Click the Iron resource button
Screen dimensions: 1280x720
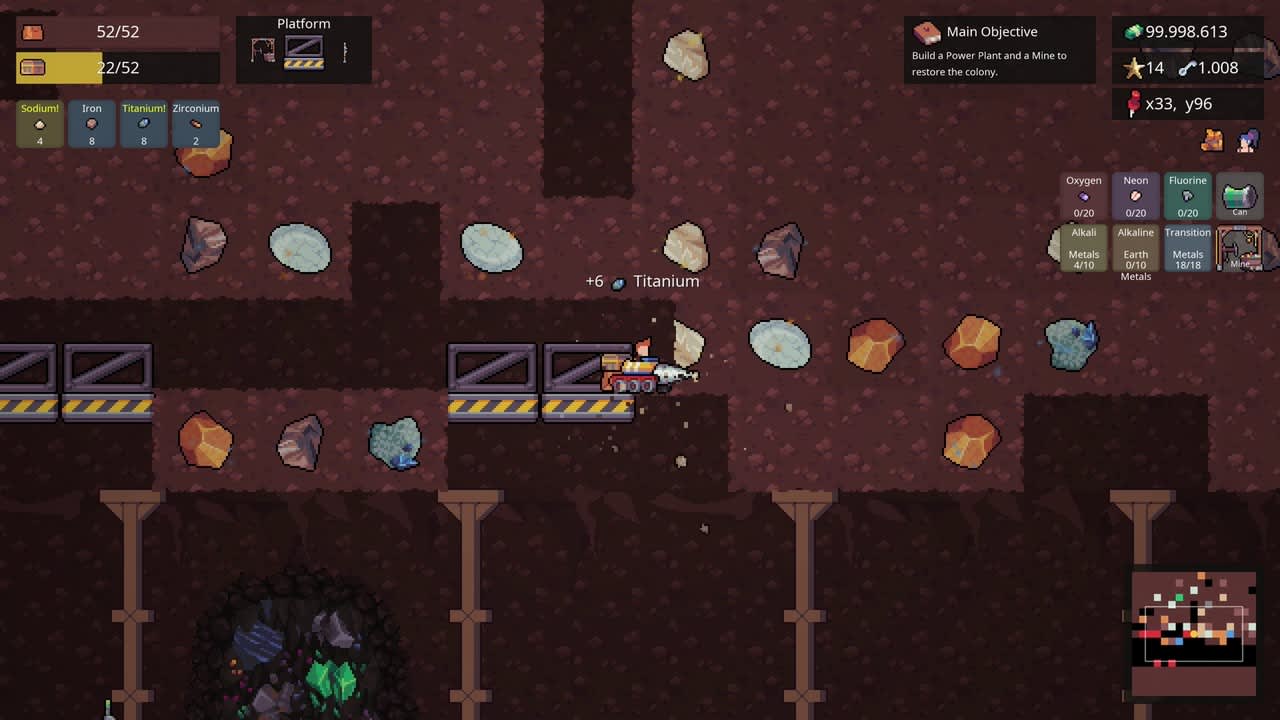91,123
